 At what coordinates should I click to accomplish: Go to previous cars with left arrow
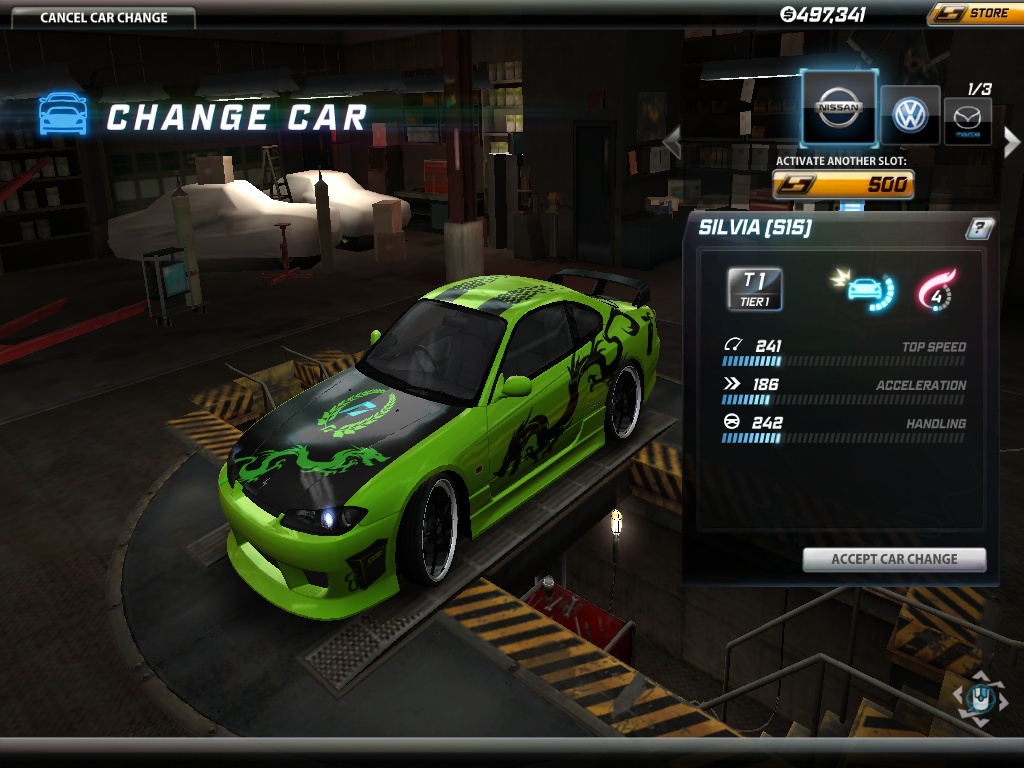click(672, 142)
